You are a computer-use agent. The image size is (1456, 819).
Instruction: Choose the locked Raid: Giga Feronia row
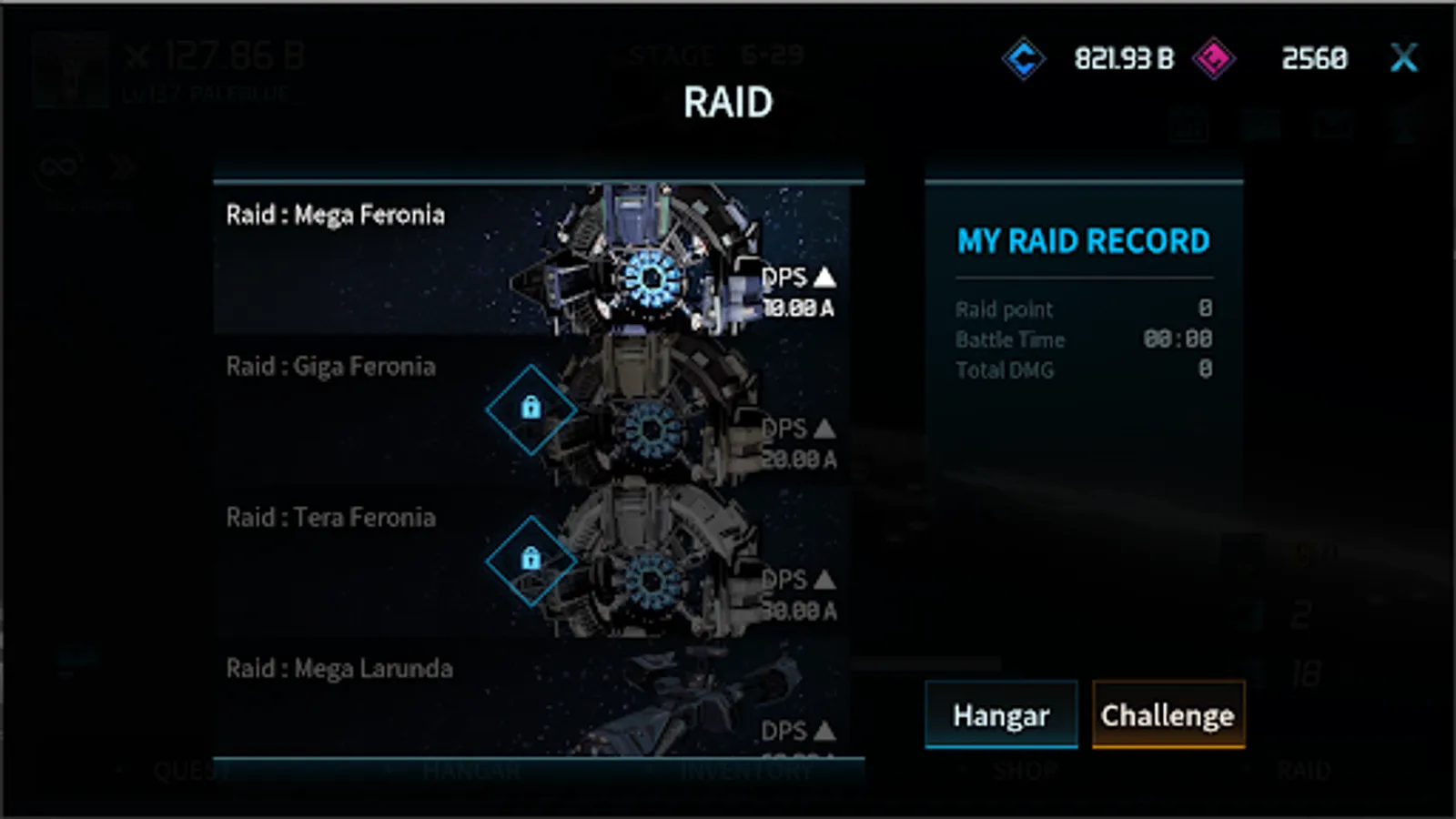coord(537,411)
